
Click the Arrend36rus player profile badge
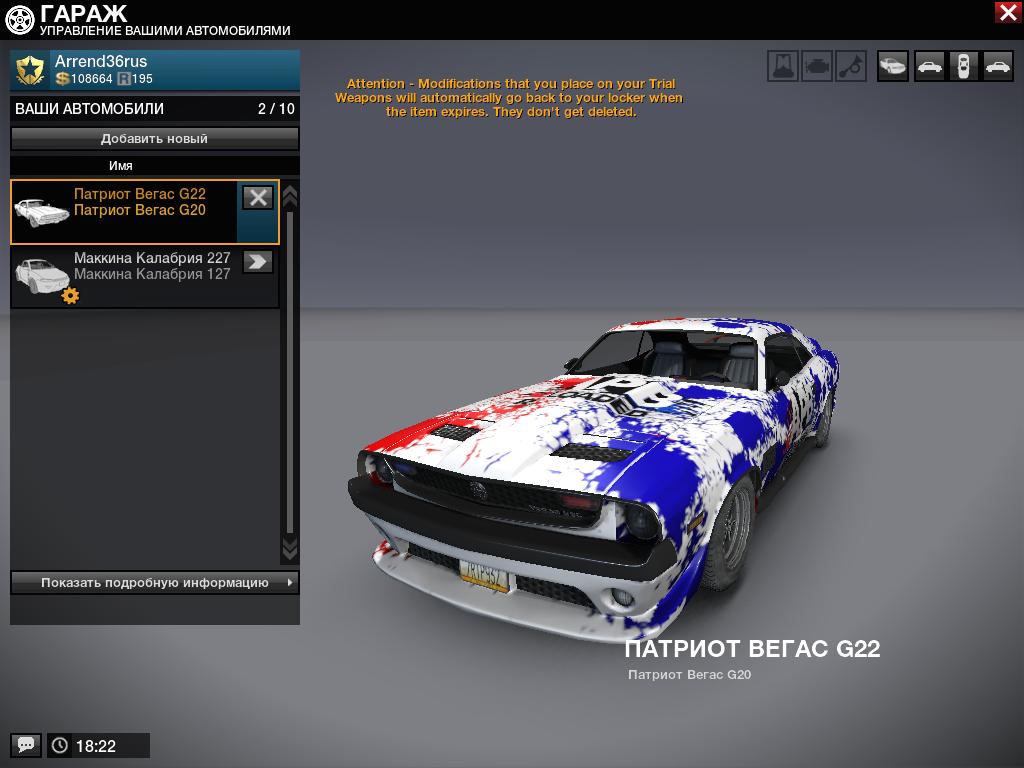pyautogui.click(x=30, y=69)
